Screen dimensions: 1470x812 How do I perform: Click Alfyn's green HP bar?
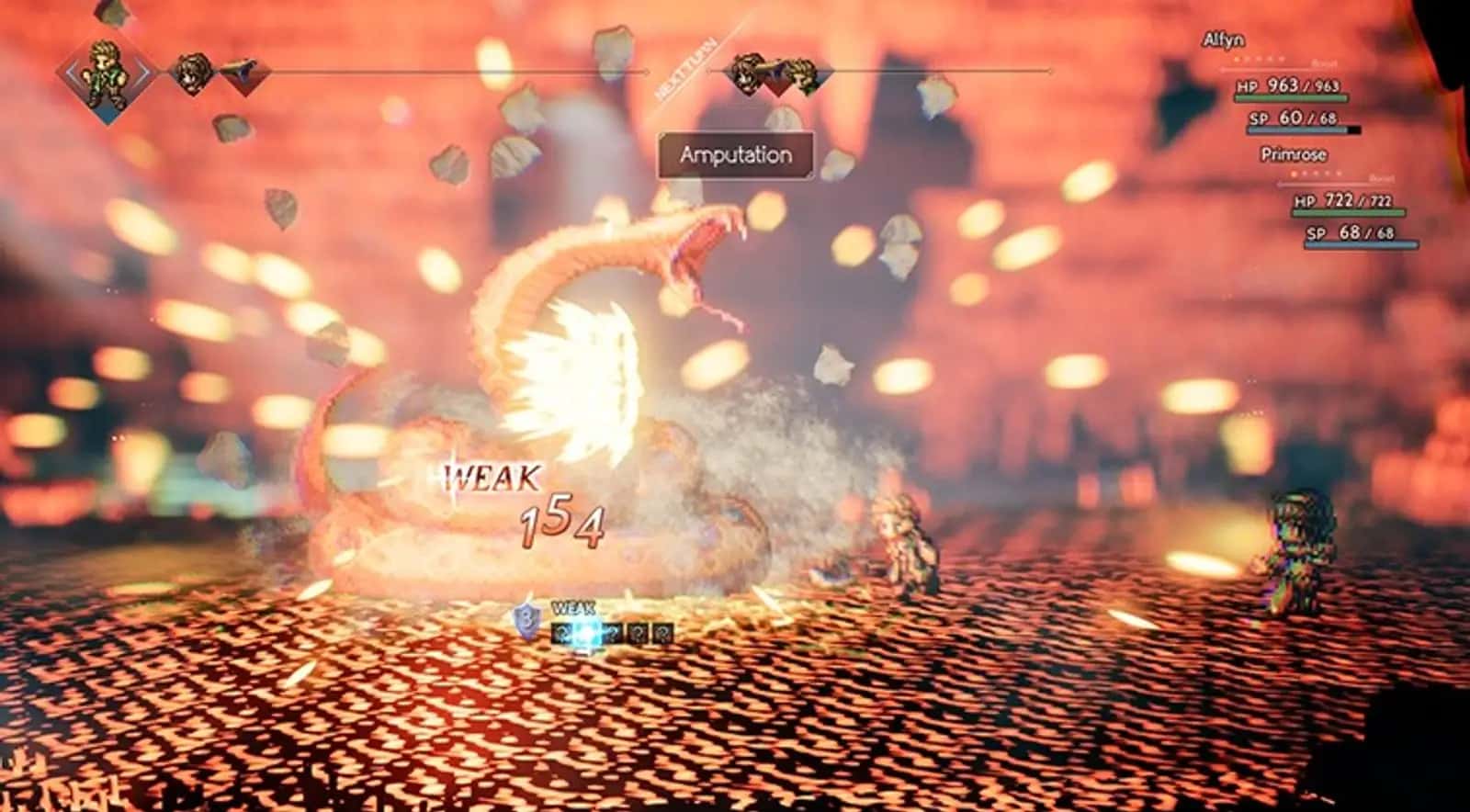click(1291, 97)
